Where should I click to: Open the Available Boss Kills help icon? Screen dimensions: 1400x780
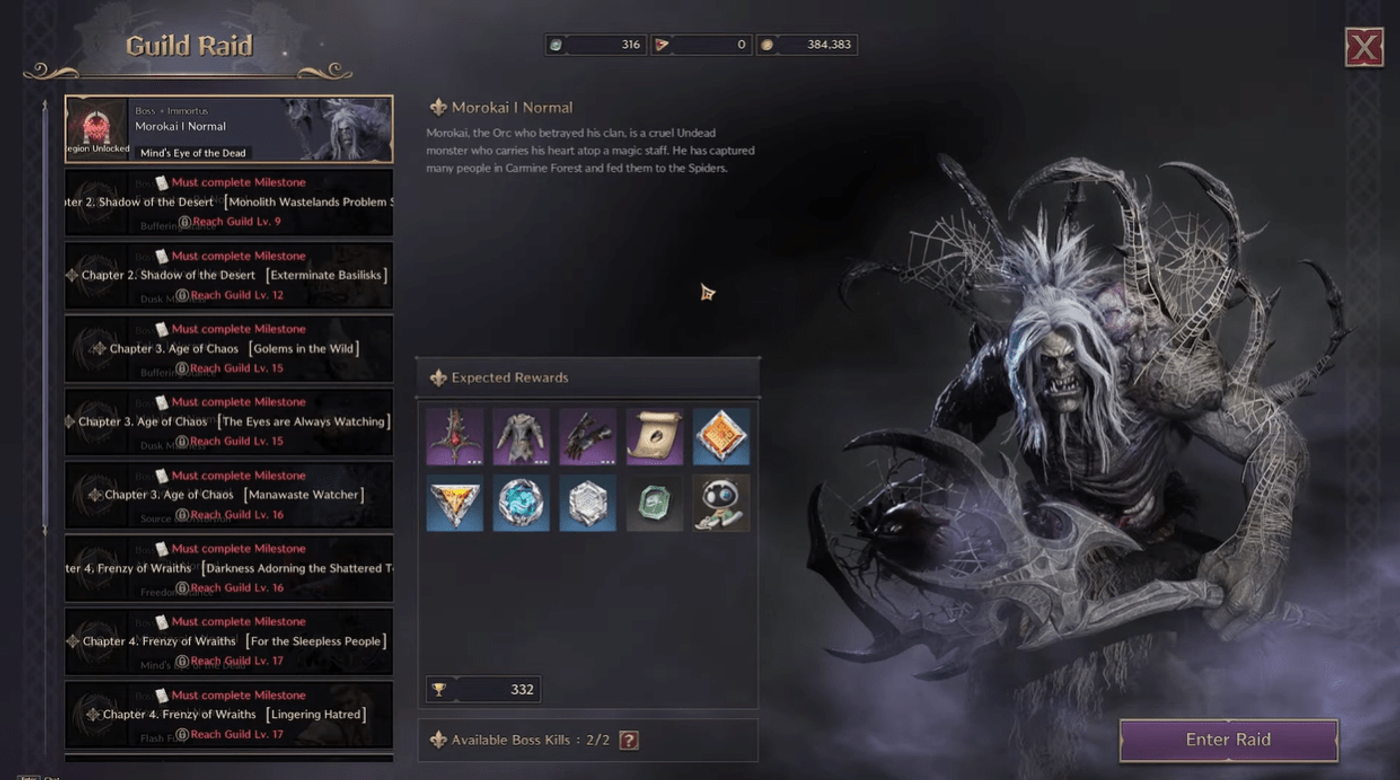click(x=628, y=740)
